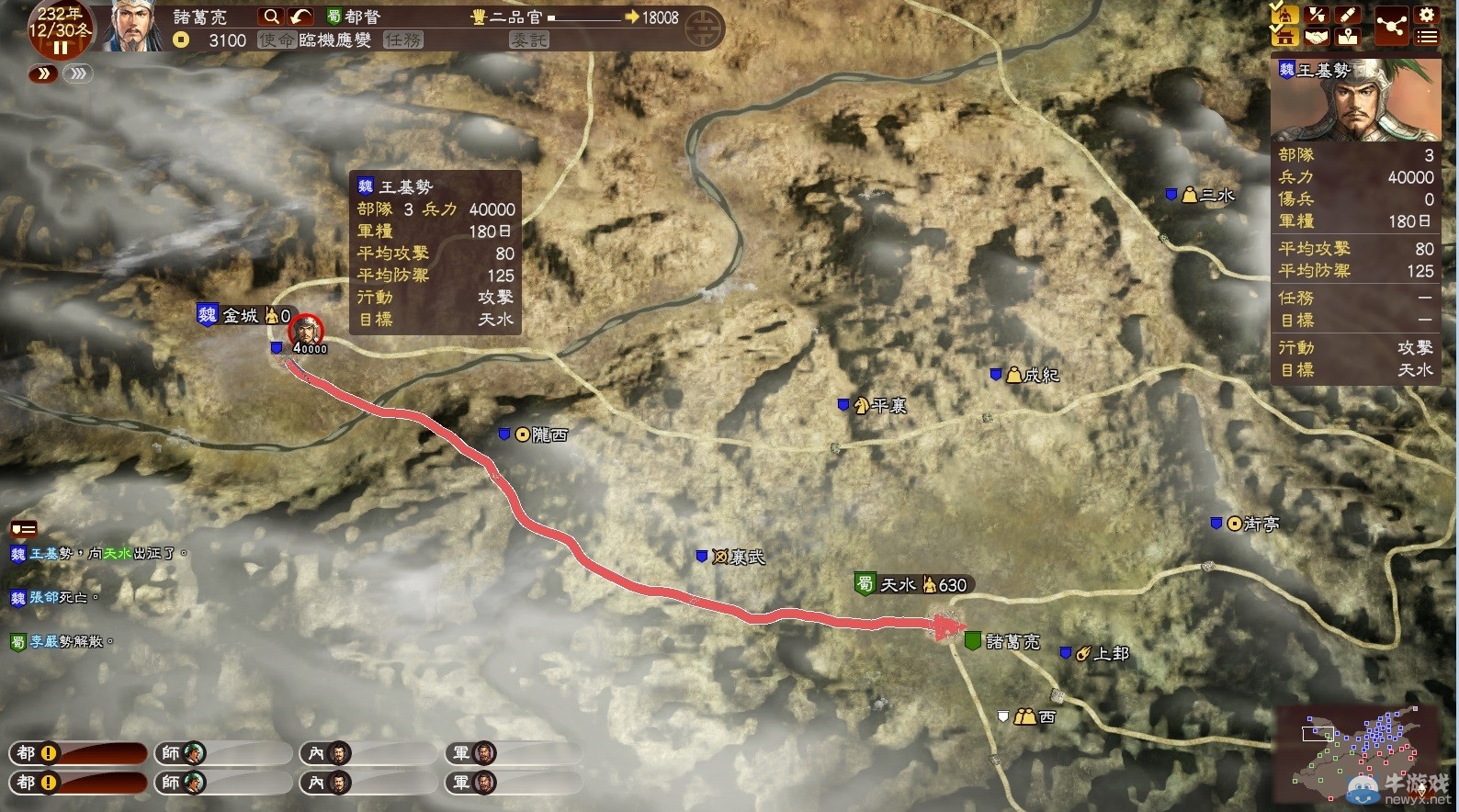Click the magnifying glass search button
The image size is (1459, 812).
click(x=271, y=17)
